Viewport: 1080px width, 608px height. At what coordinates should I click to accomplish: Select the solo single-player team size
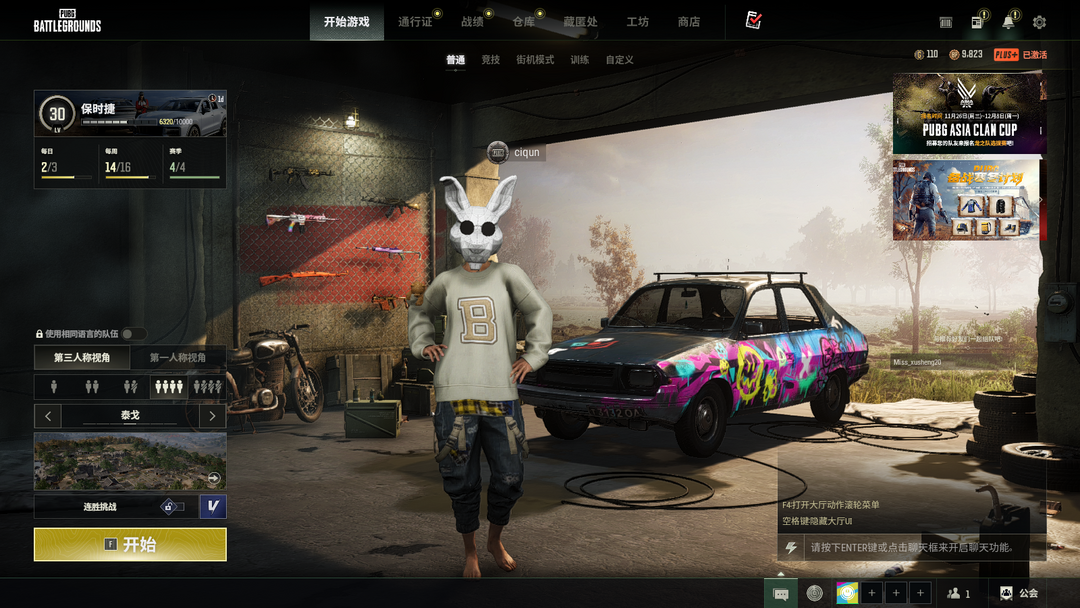pos(54,386)
